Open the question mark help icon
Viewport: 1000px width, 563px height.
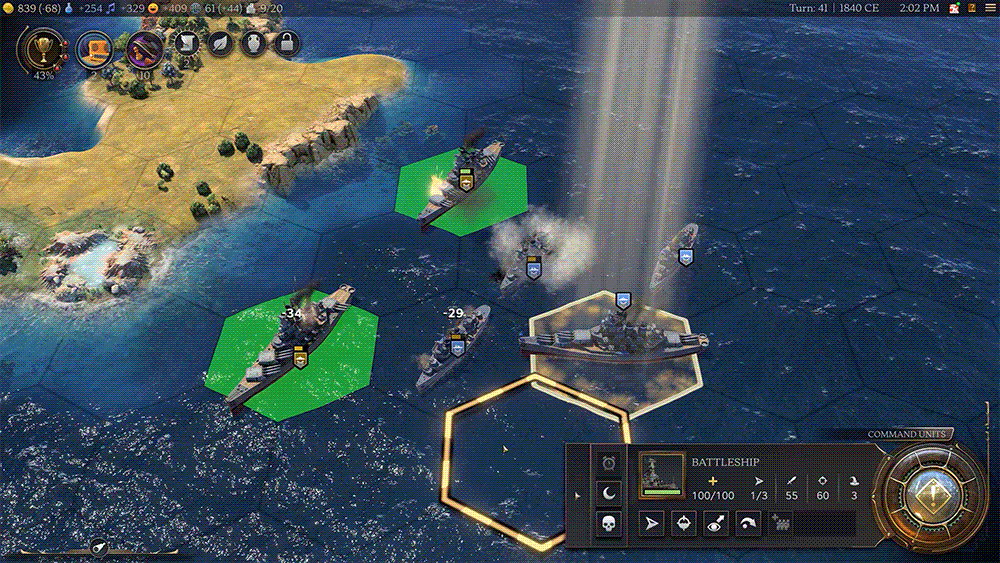970,8
